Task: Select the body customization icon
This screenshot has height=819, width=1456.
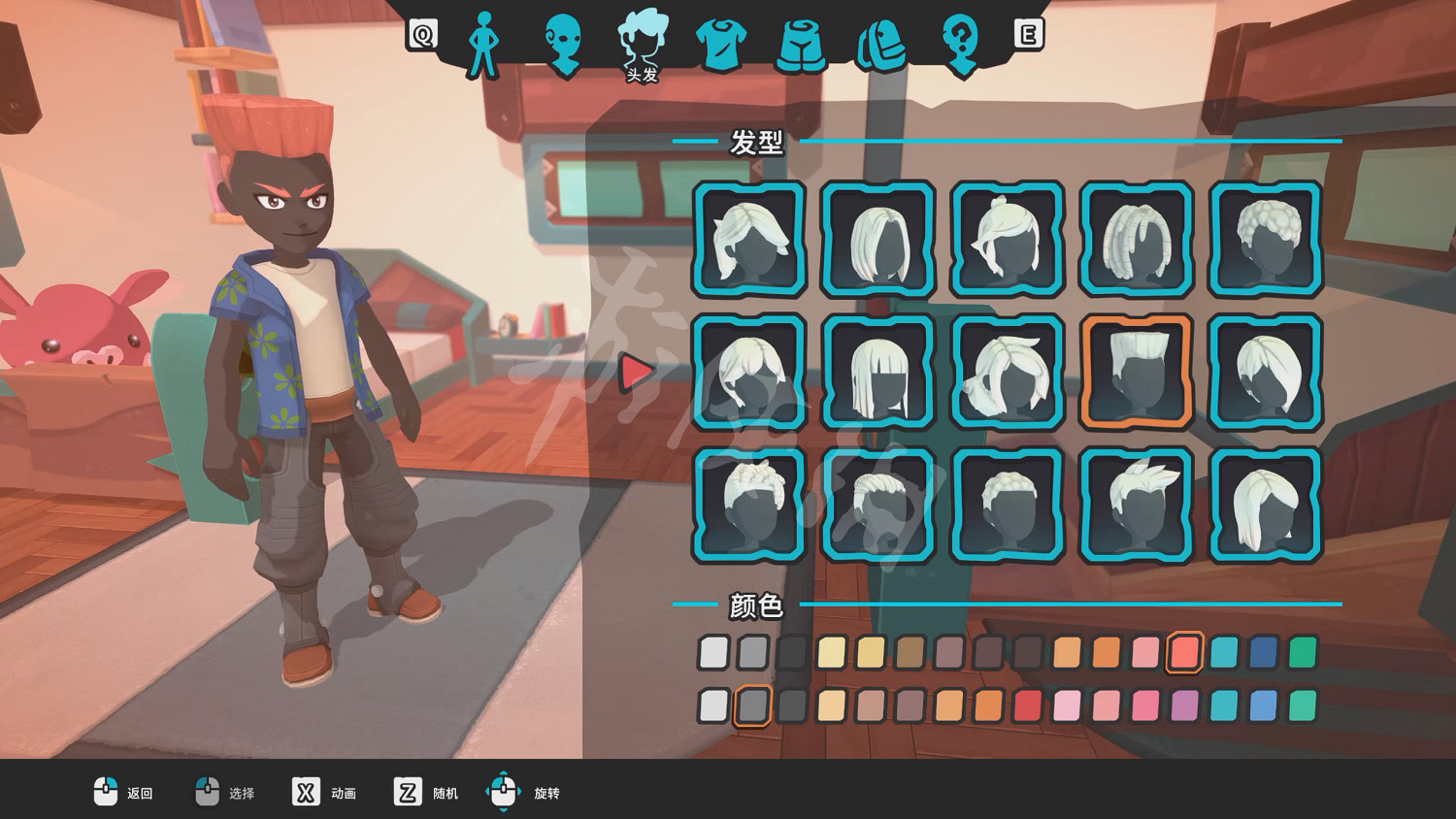Action: (482, 37)
